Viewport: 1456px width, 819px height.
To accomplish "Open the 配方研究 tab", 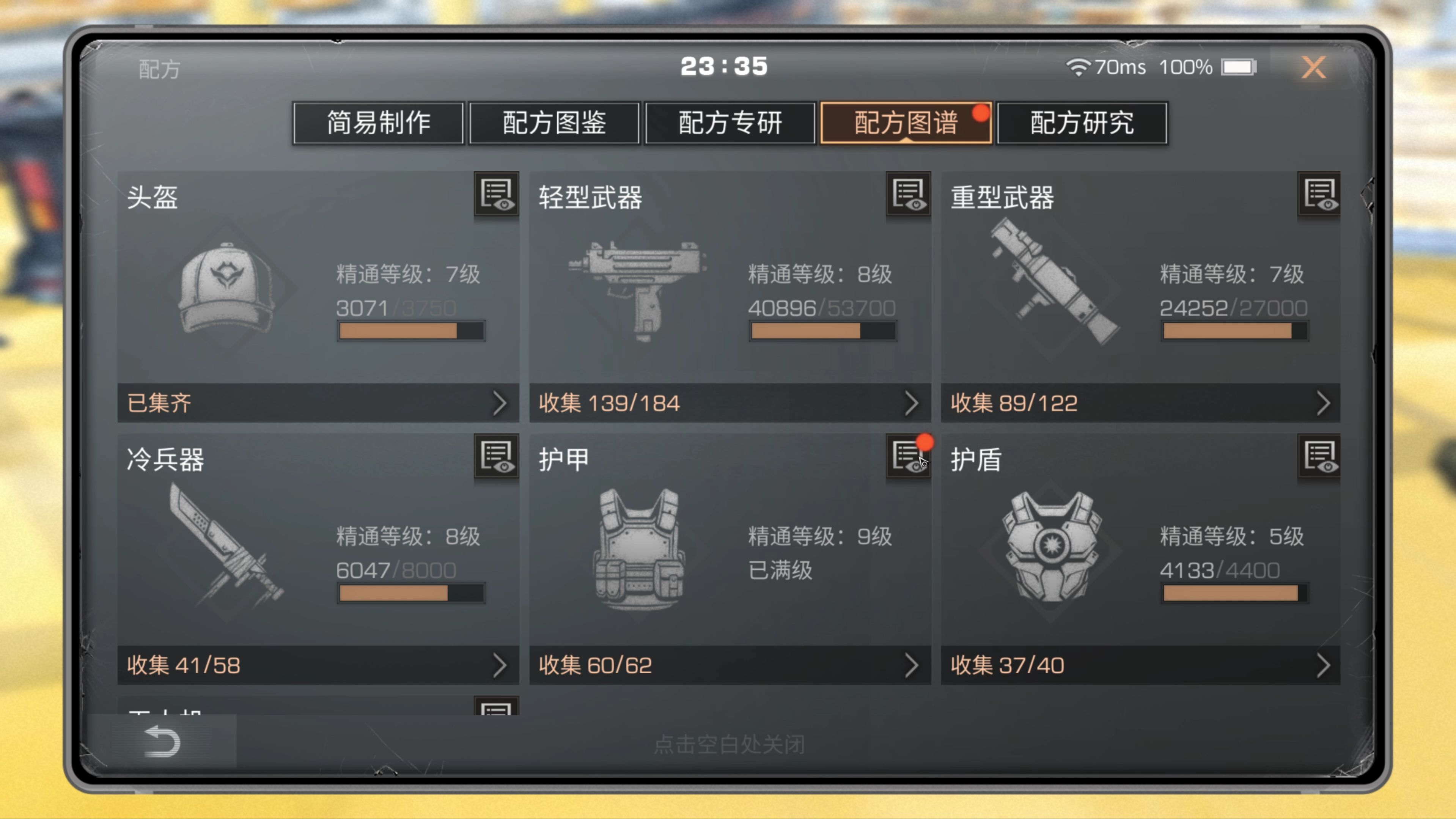I will tap(1082, 123).
